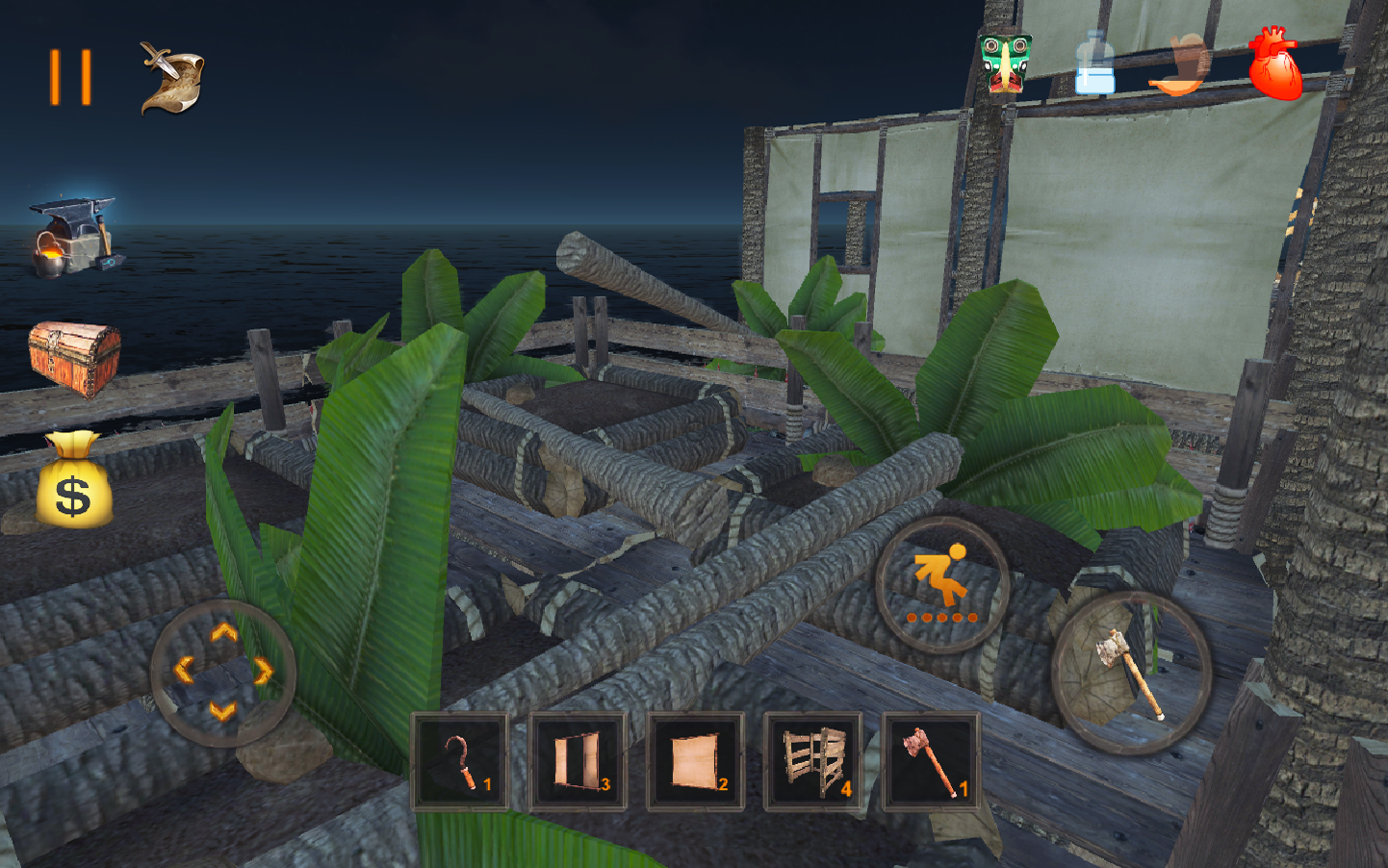The height and width of the screenshot is (868, 1388).
Task: Select the wooden door hotbar slot
Action: (x=578, y=760)
